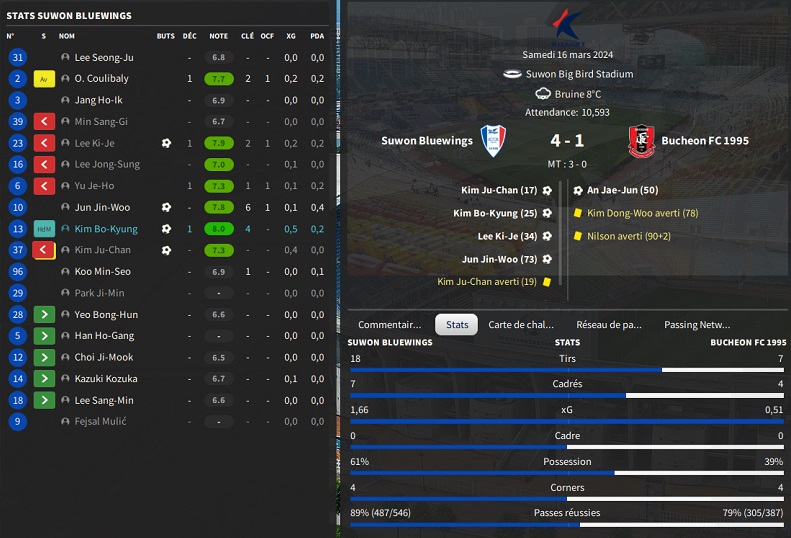The width and height of the screenshot is (791, 538).
Task: Open the Bucheon FC 1995 team name
Action: pos(705,141)
